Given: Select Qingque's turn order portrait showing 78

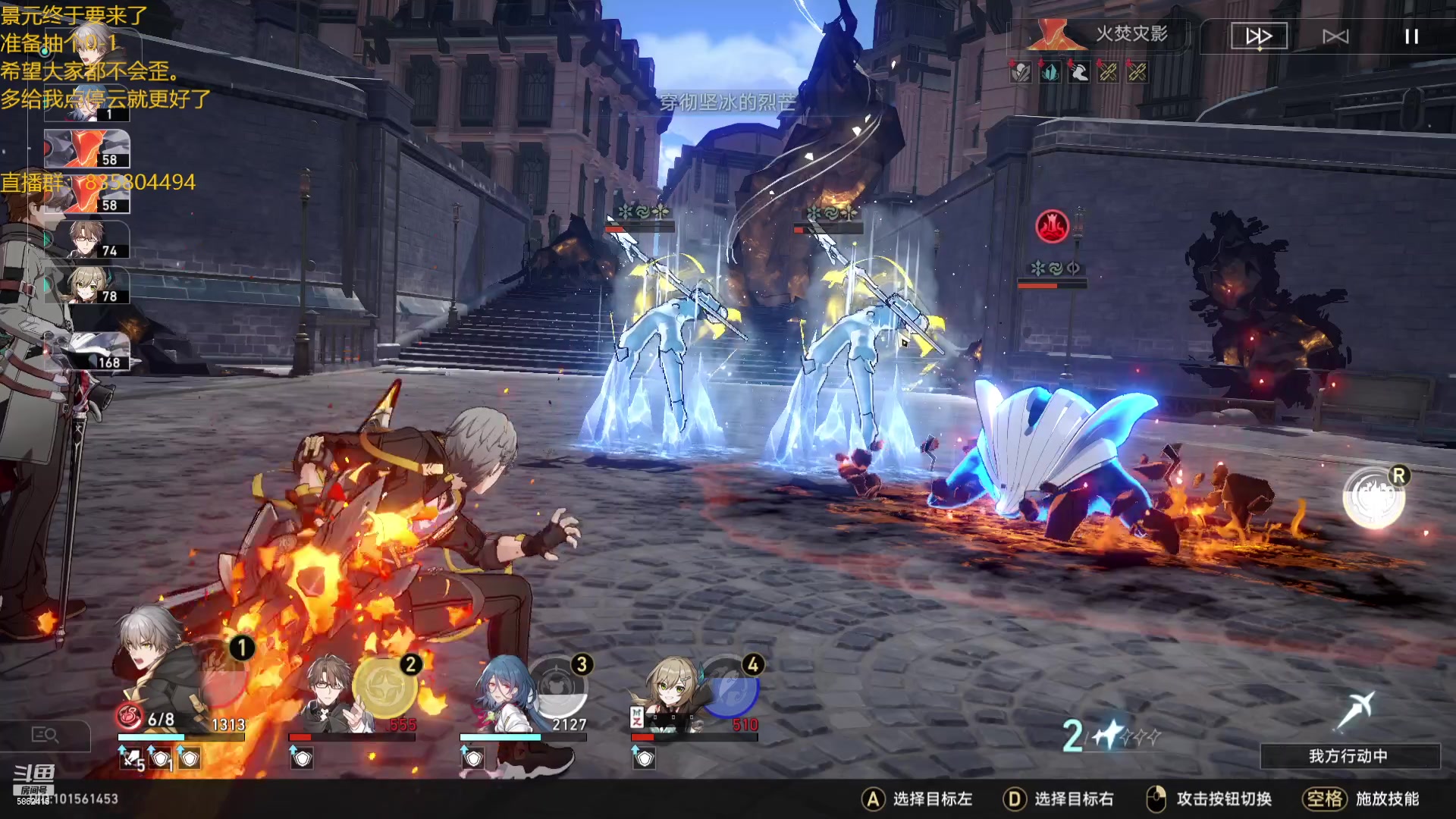Looking at the screenshot, I should [x=86, y=285].
